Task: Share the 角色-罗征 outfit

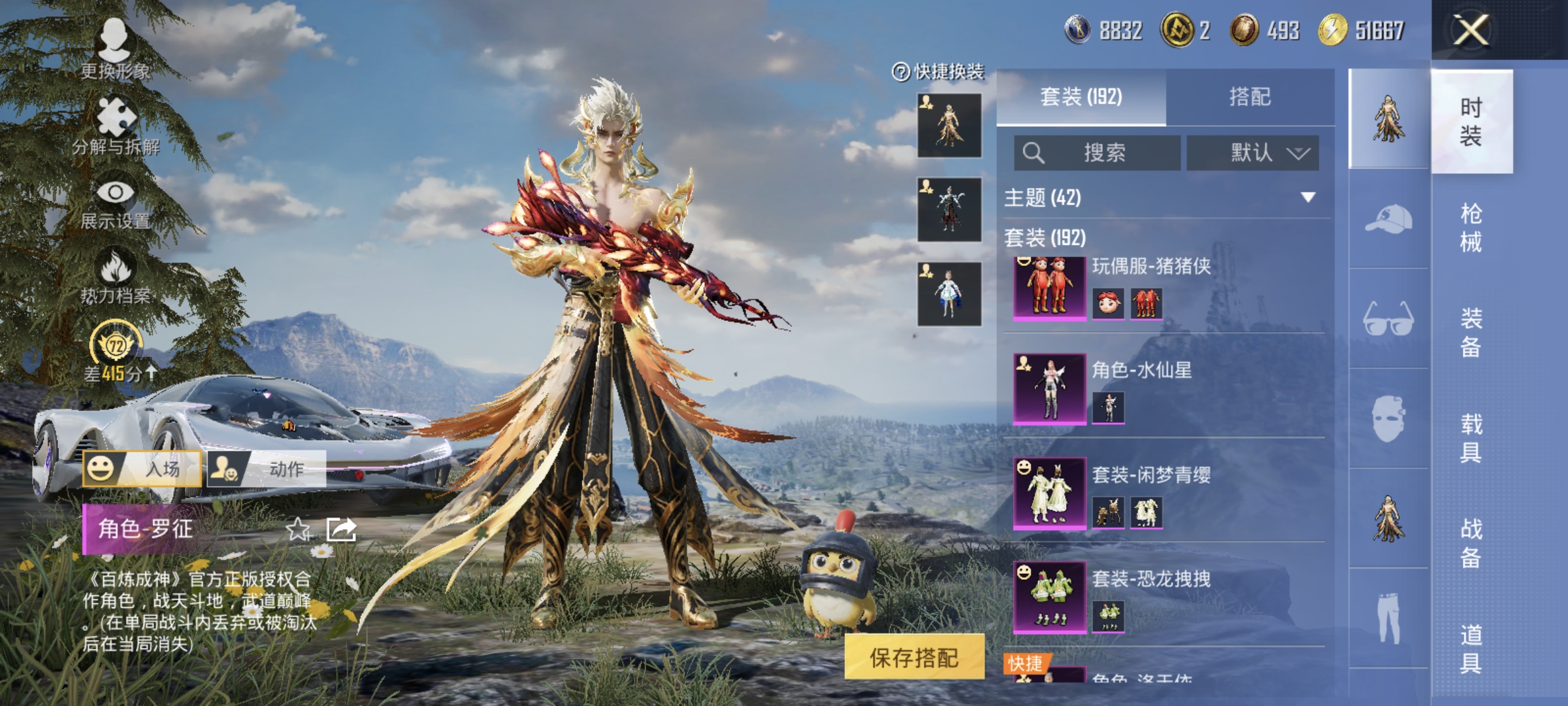Action: (342, 529)
